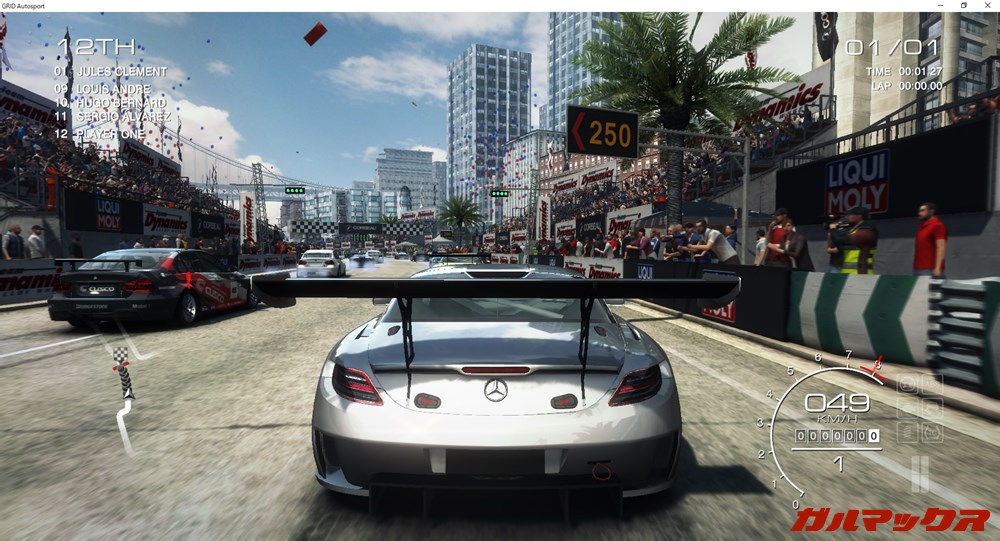Close the GRID Autosport window
The width and height of the screenshot is (1000, 541).
pos(986,6)
